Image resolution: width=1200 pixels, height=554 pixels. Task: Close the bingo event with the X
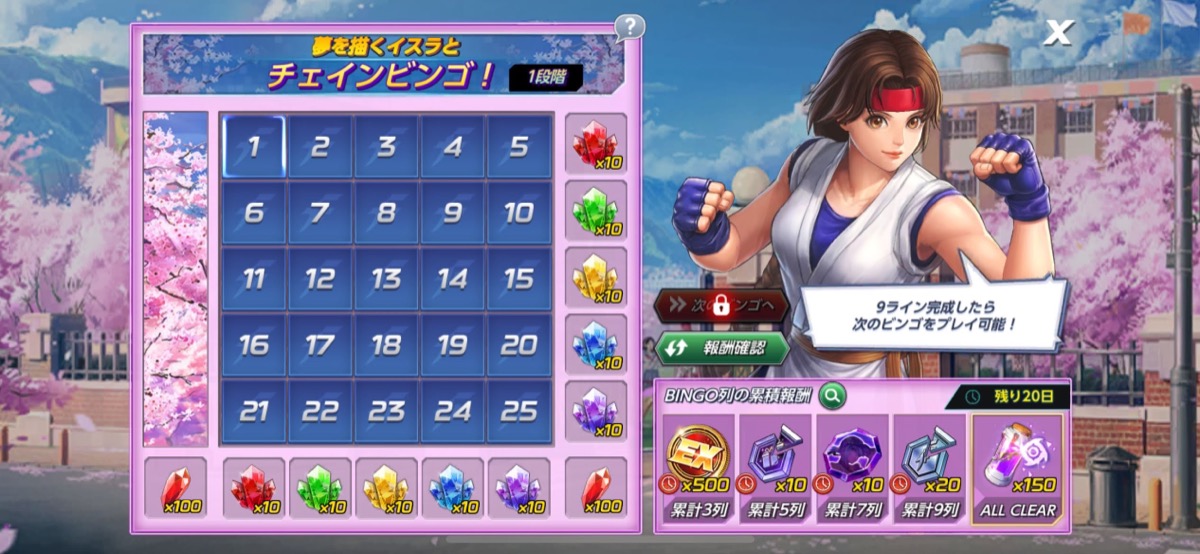pos(1057,33)
